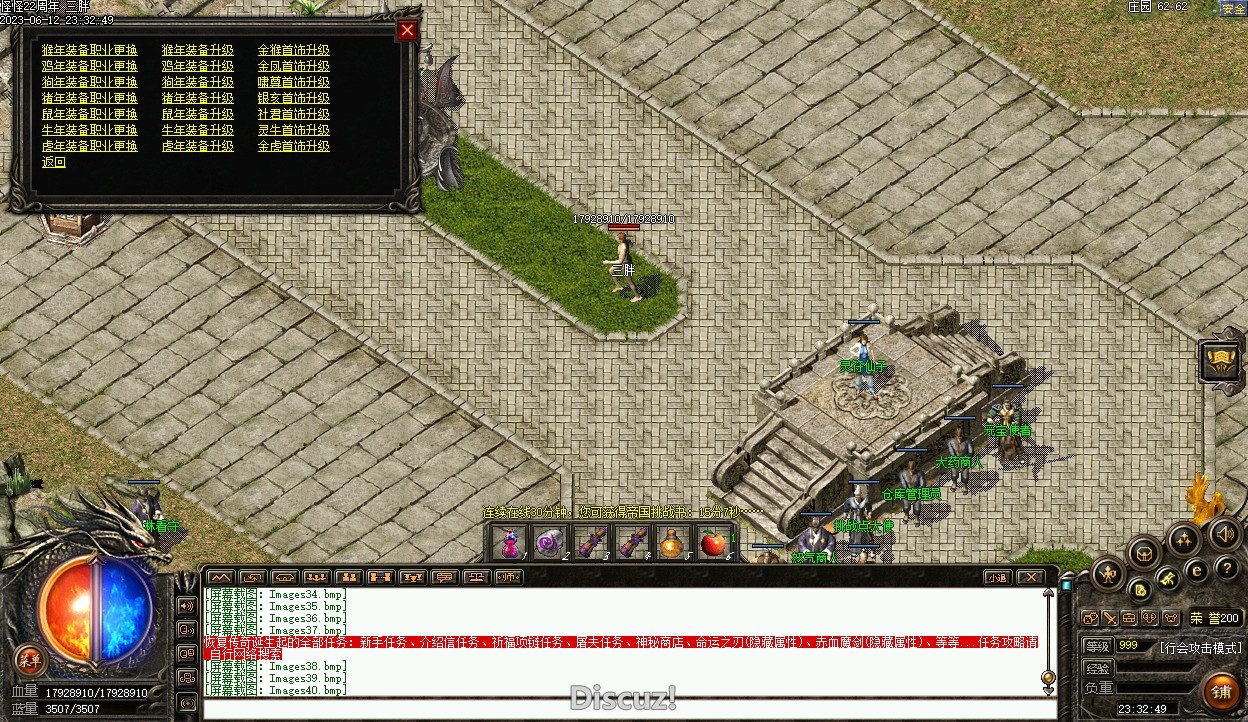Choose 猴年装备职业更换 option

pyautogui.click(x=90, y=50)
